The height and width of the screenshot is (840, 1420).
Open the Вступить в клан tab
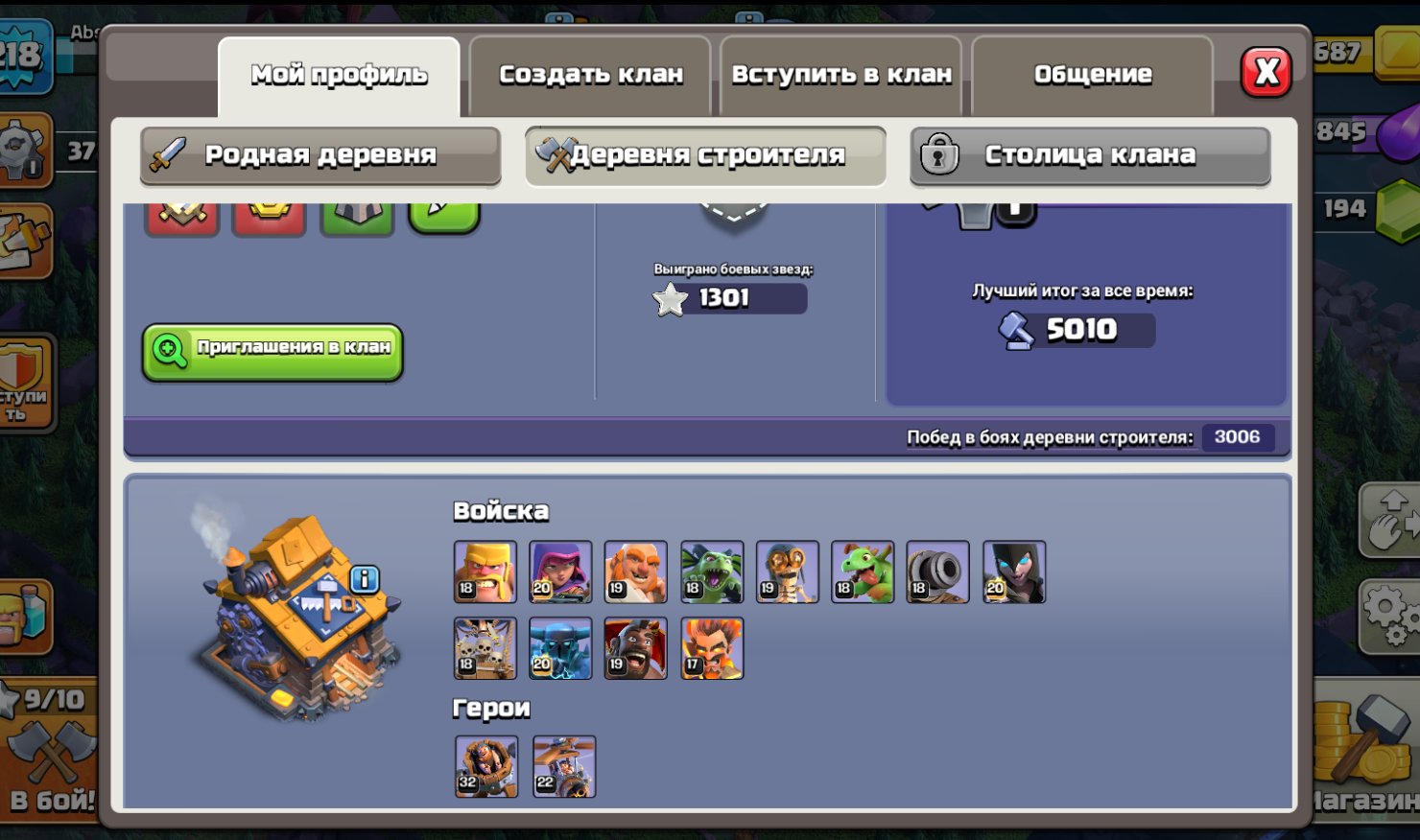click(x=841, y=73)
